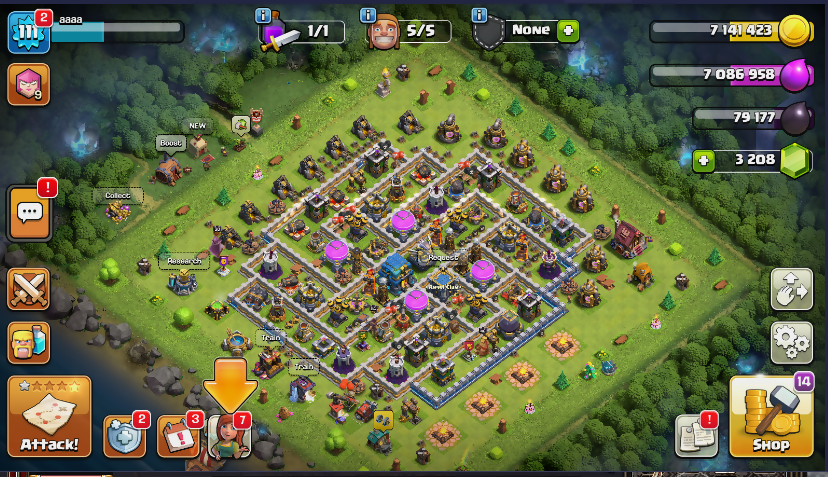Screen dimensions: 828x477
Task: Click the green plus beside the gems
Action: click(704, 160)
